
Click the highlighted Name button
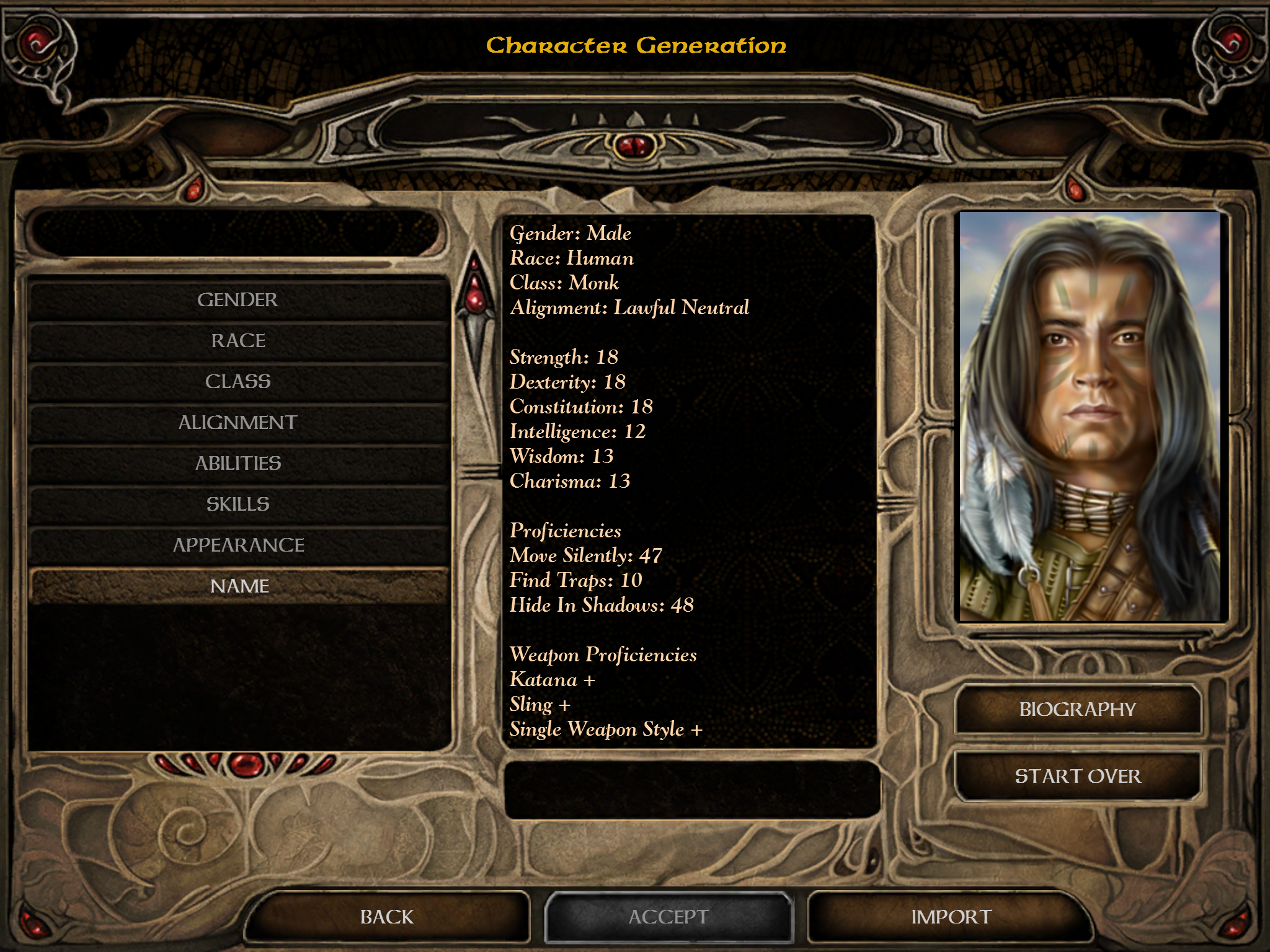point(238,586)
